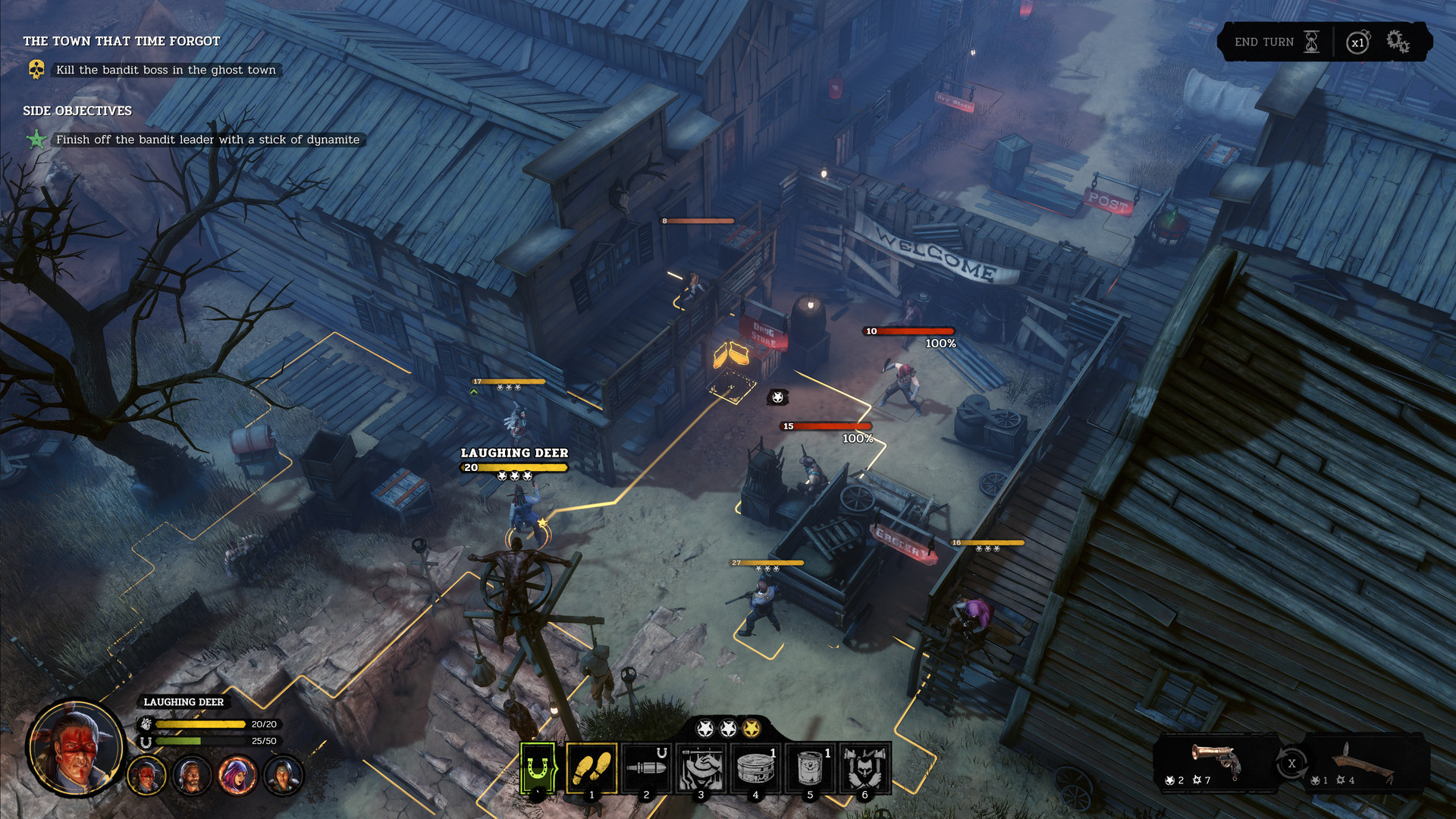Click the x1 game speed control
Image resolution: width=1456 pixels, height=819 pixels.
[x=1358, y=42]
